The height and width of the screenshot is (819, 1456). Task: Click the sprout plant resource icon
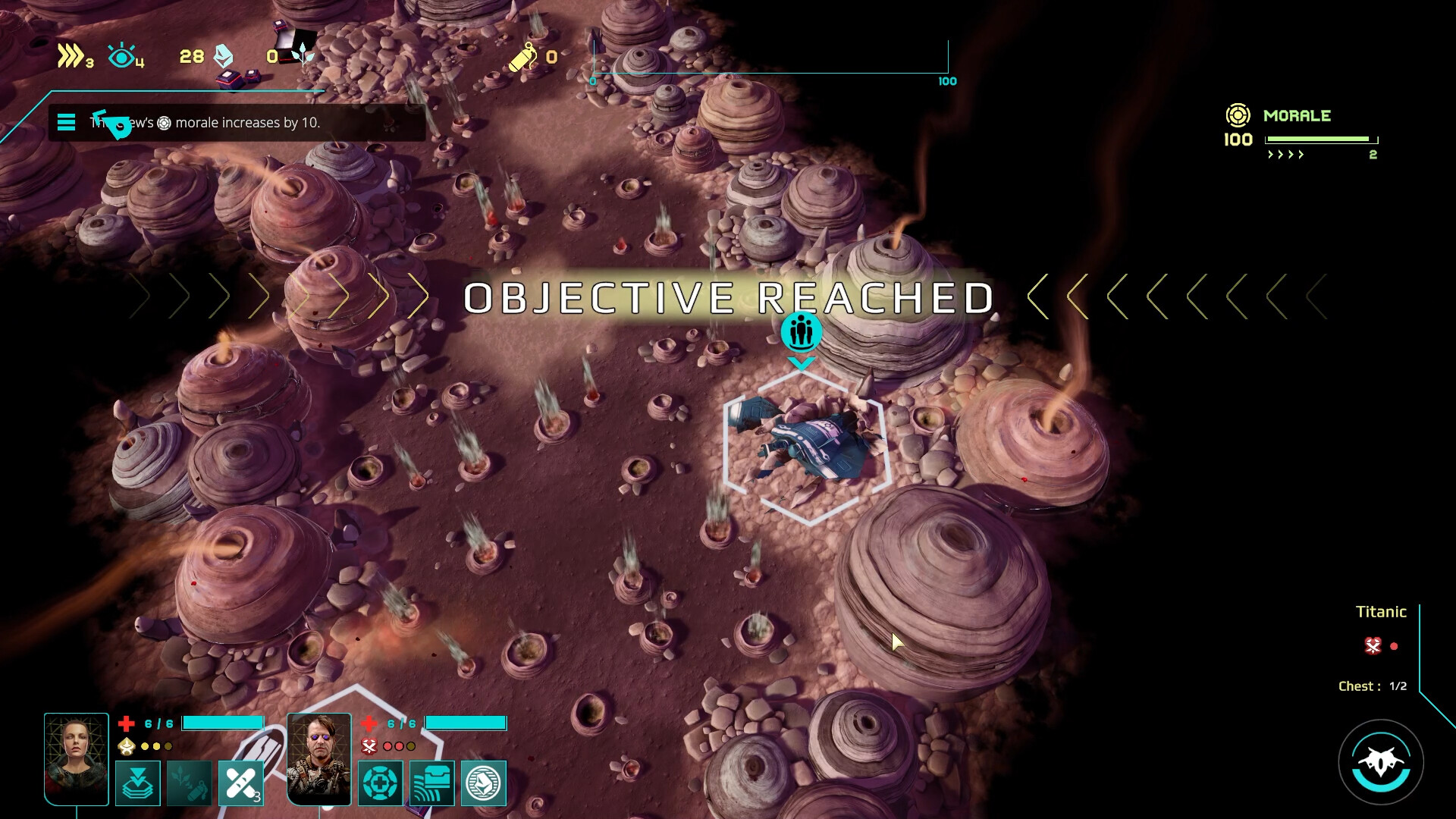302,55
